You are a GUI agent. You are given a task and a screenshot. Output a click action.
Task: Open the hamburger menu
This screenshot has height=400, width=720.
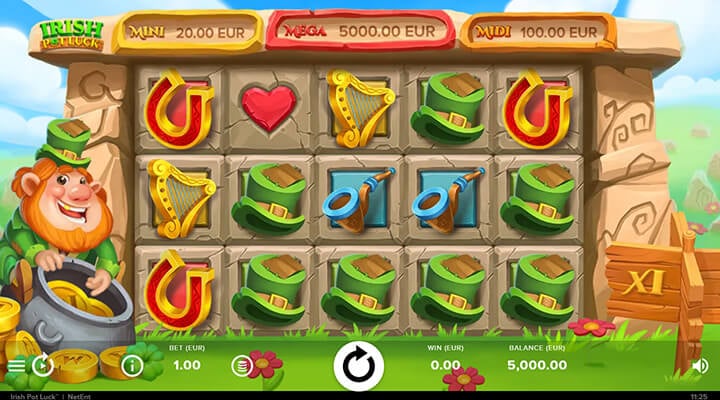pyautogui.click(x=15, y=365)
